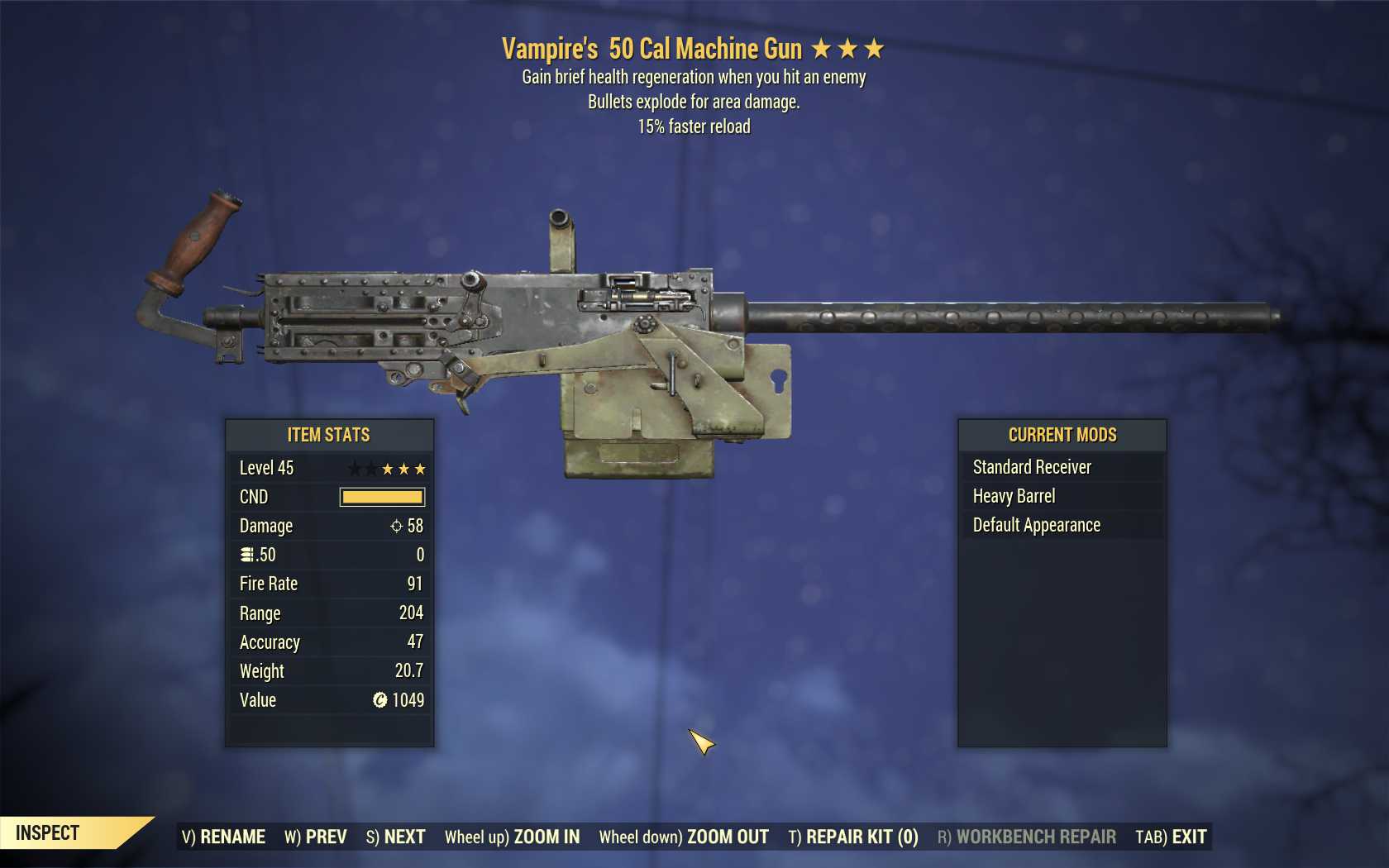Select ZOOM OUT in the bottom bar
Screen dimensions: 1389x868
click(x=684, y=837)
